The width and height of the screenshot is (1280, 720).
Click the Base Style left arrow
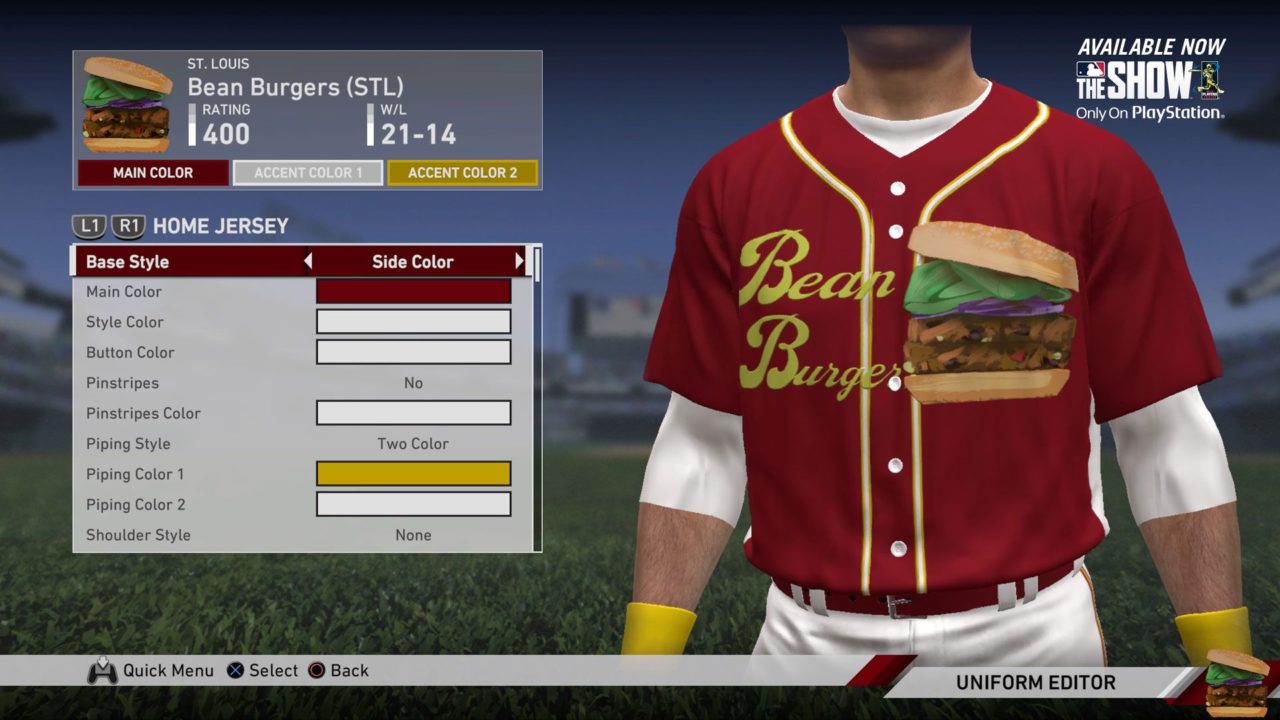pyautogui.click(x=308, y=262)
